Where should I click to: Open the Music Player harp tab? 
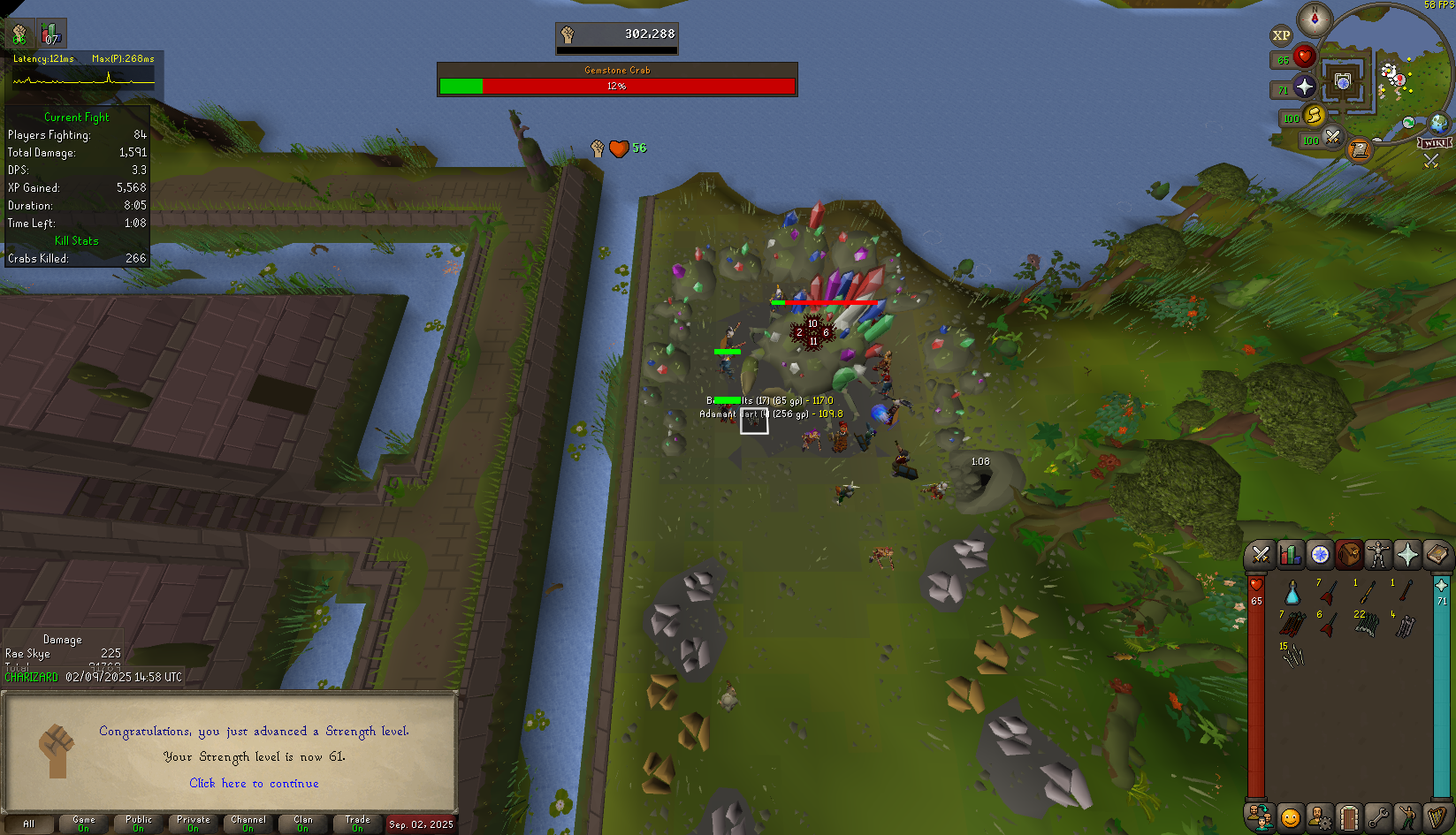tap(1437, 817)
